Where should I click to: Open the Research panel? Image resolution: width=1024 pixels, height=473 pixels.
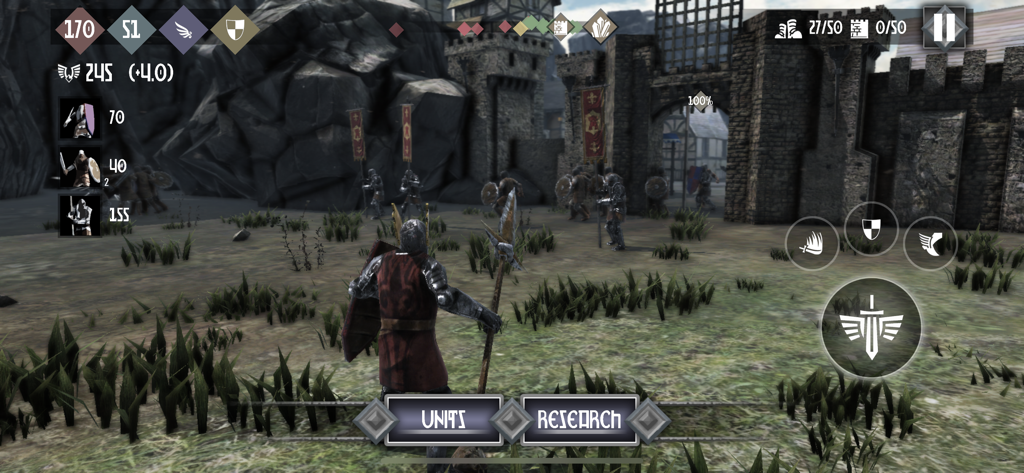tap(579, 420)
